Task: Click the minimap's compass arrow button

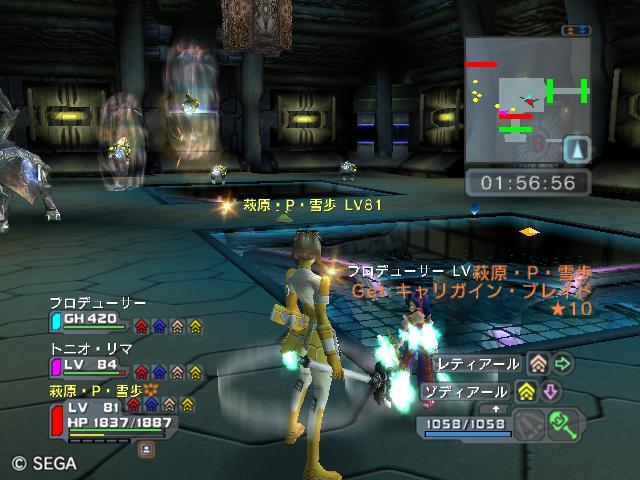Action: (x=576, y=149)
